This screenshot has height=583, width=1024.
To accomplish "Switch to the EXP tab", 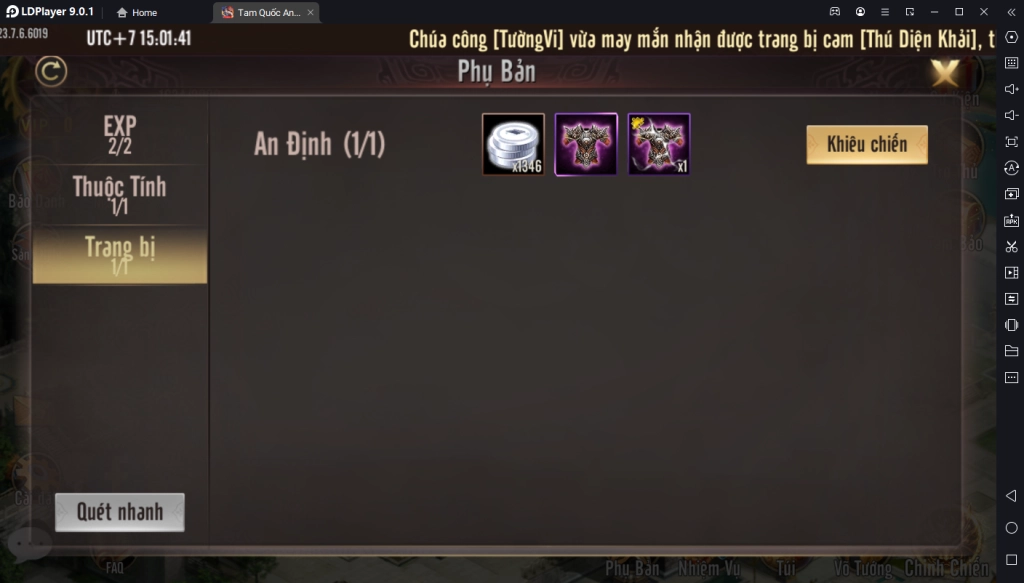I will click(x=119, y=134).
